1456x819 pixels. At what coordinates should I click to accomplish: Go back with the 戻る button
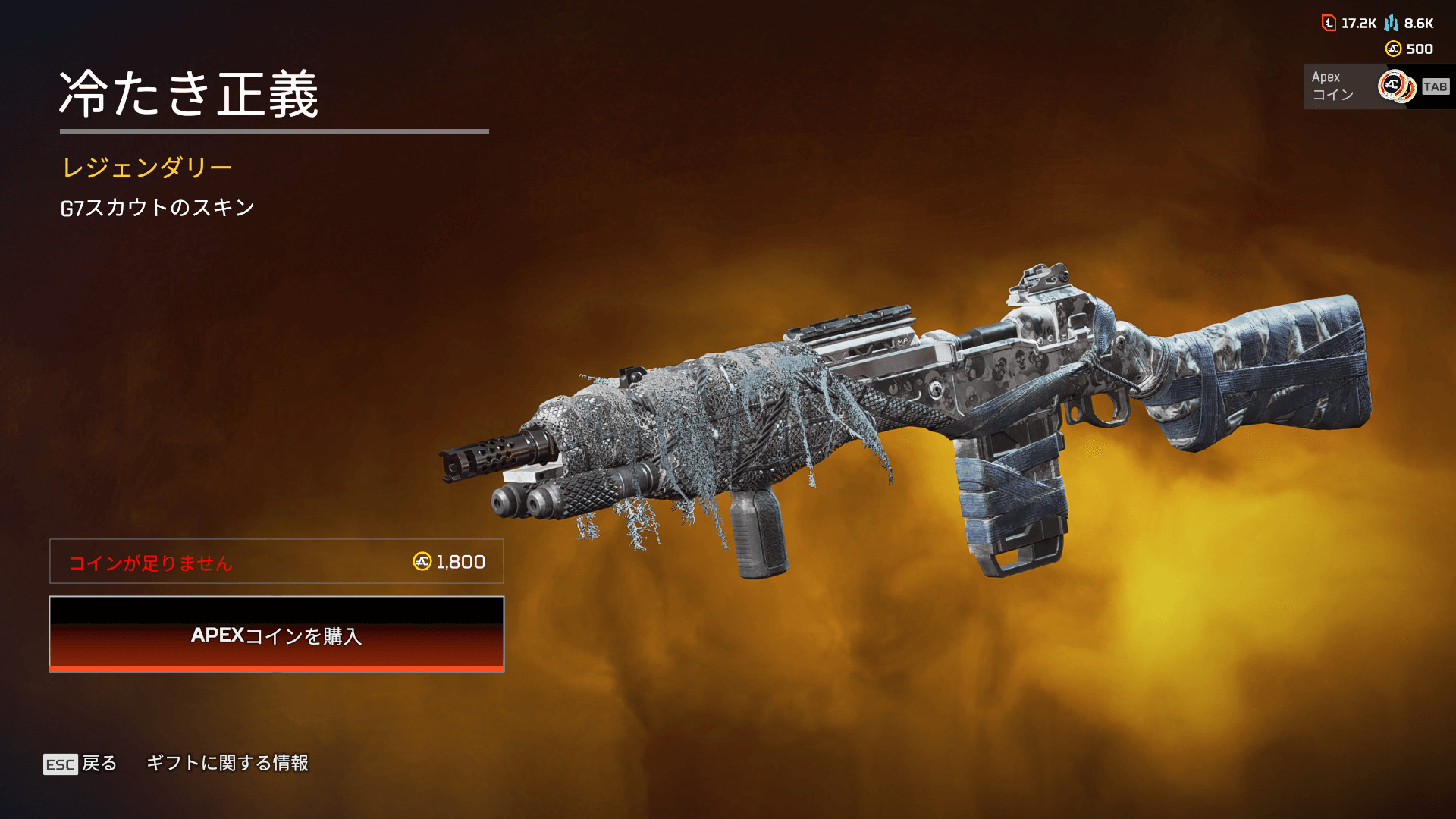(x=80, y=764)
